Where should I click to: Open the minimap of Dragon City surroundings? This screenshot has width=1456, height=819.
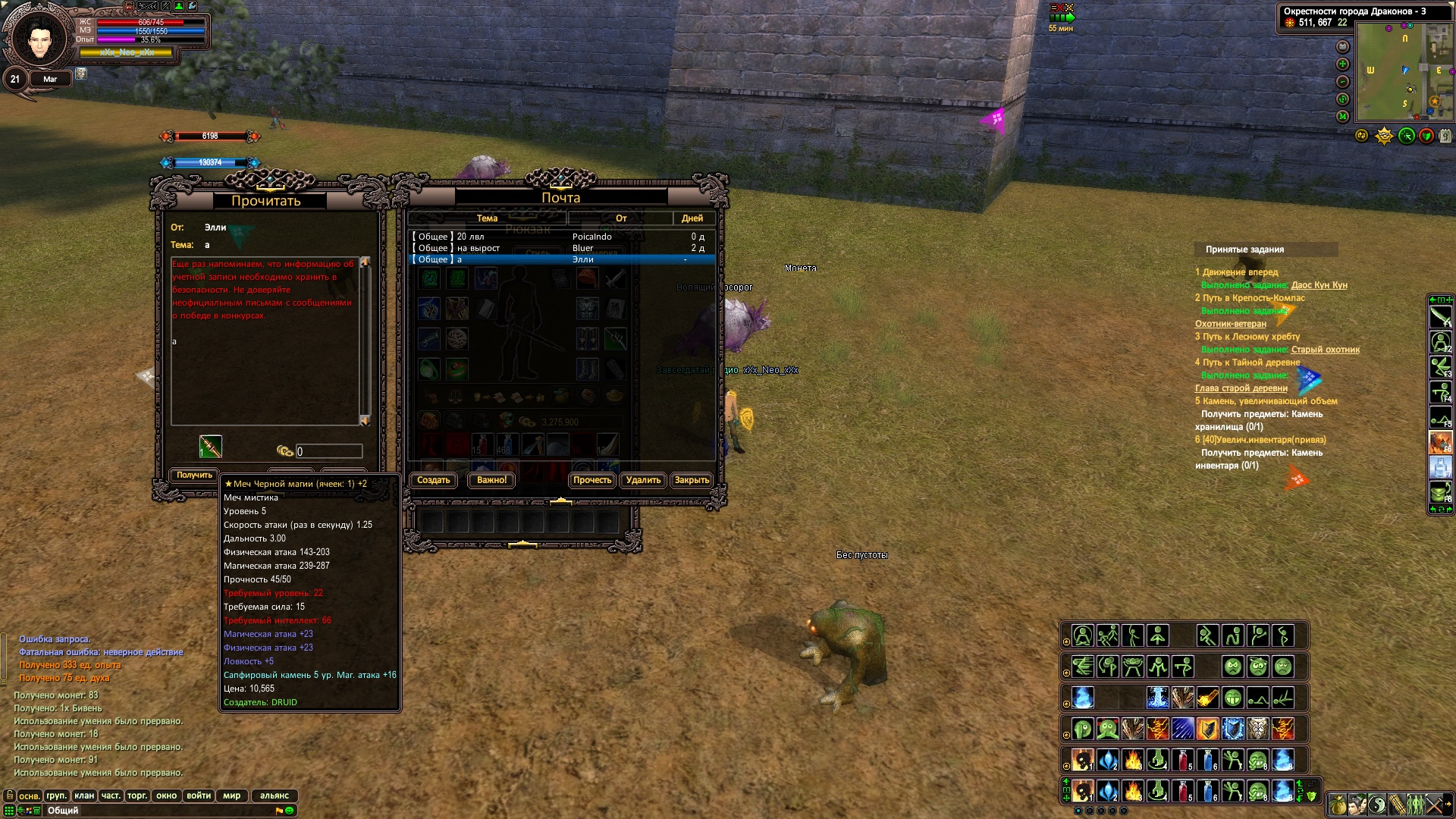pyautogui.click(x=1403, y=71)
